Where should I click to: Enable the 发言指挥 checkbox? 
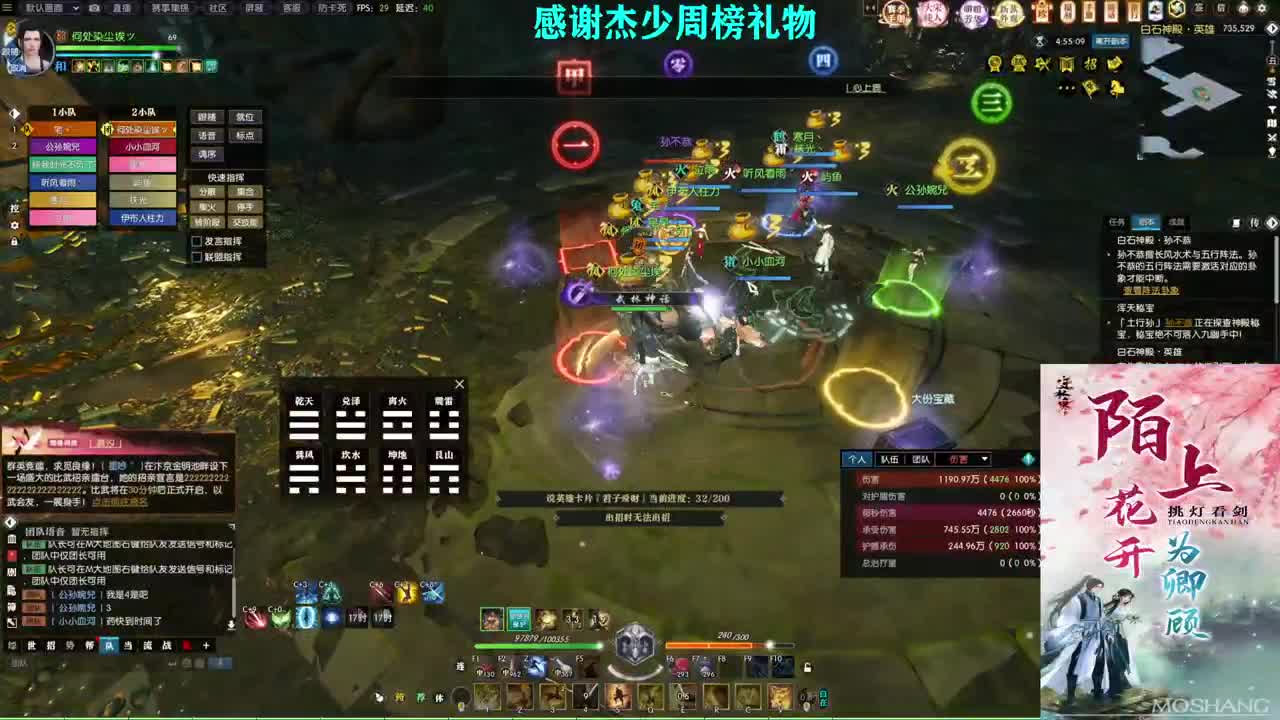click(x=197, y=241)
